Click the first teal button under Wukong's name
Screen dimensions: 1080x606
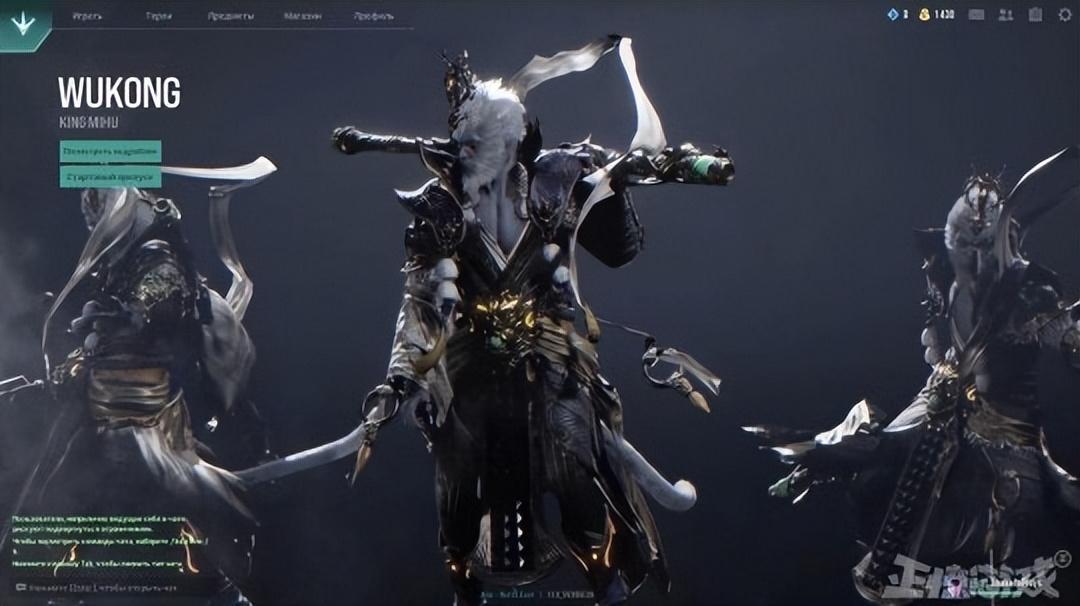pyautogui.click(x=110, y=151)
